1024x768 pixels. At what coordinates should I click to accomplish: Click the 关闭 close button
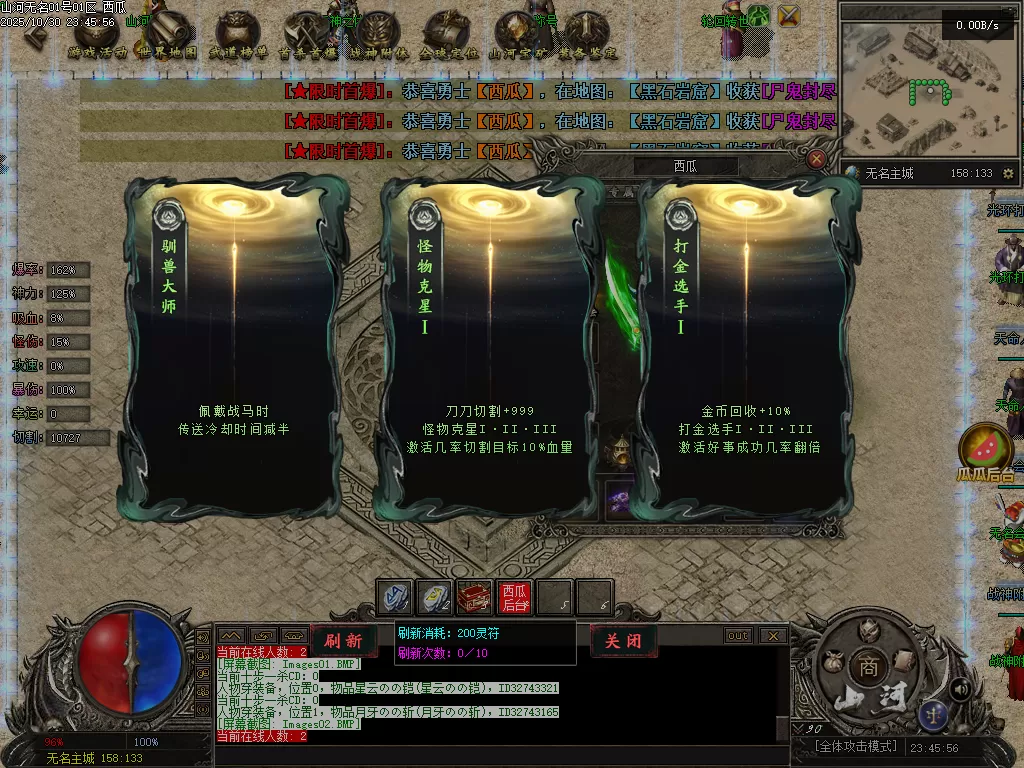[x=623, y=641]
